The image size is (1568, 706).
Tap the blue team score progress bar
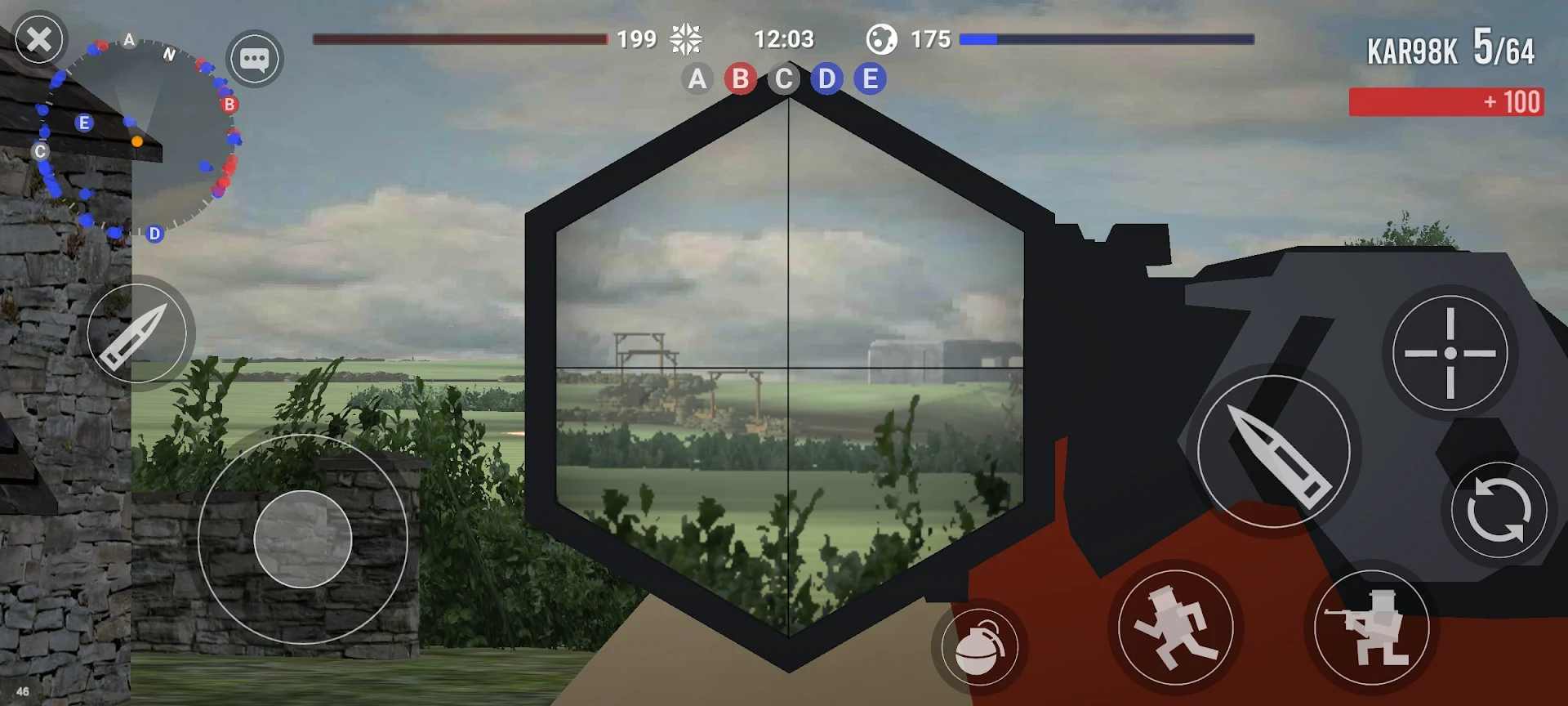[1107, 38]
